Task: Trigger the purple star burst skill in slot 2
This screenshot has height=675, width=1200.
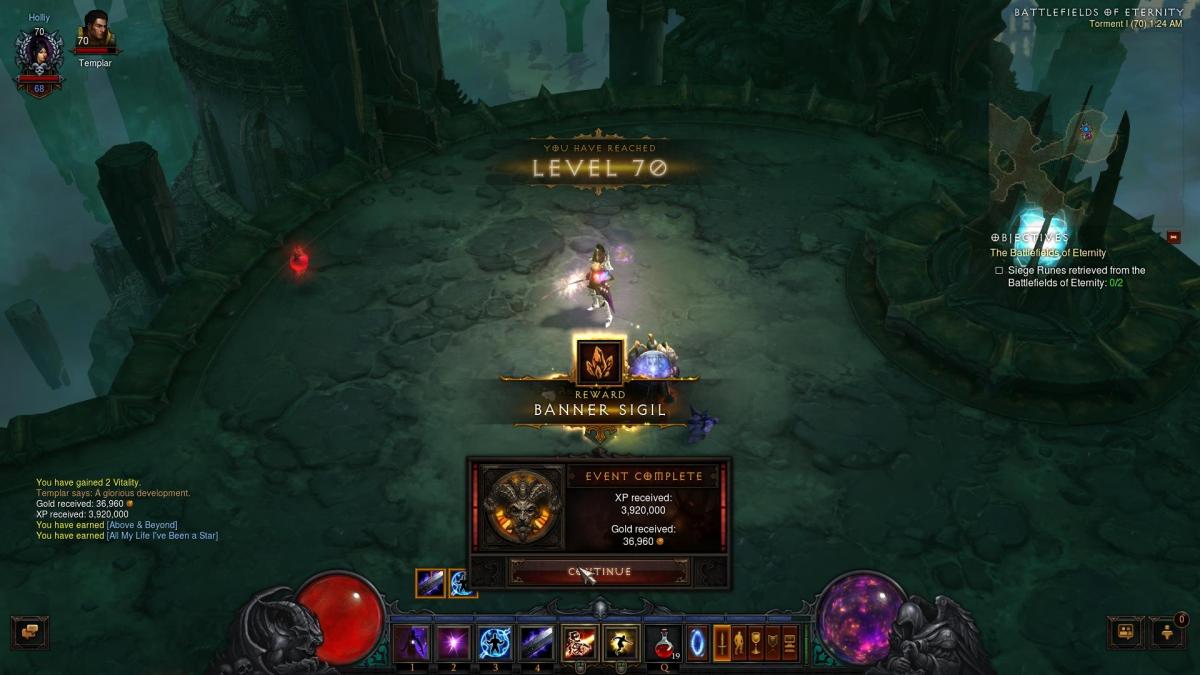Action: [x=453, y=642]
